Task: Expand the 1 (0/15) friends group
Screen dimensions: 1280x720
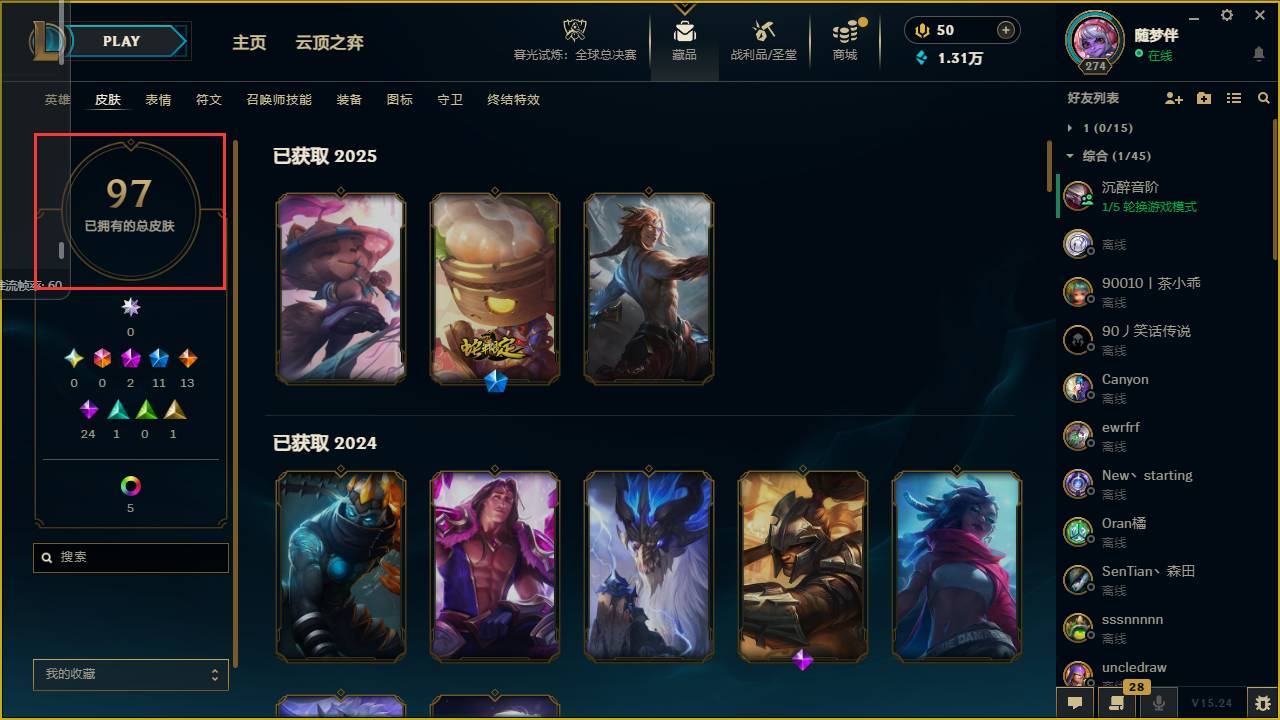Action: [1070, 128]
